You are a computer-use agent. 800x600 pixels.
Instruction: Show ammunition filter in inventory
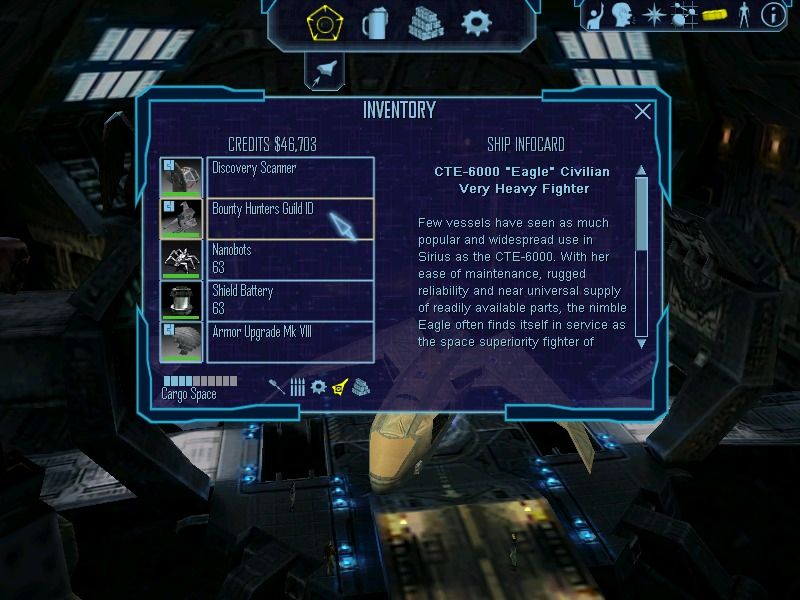(x=297, y=387)
